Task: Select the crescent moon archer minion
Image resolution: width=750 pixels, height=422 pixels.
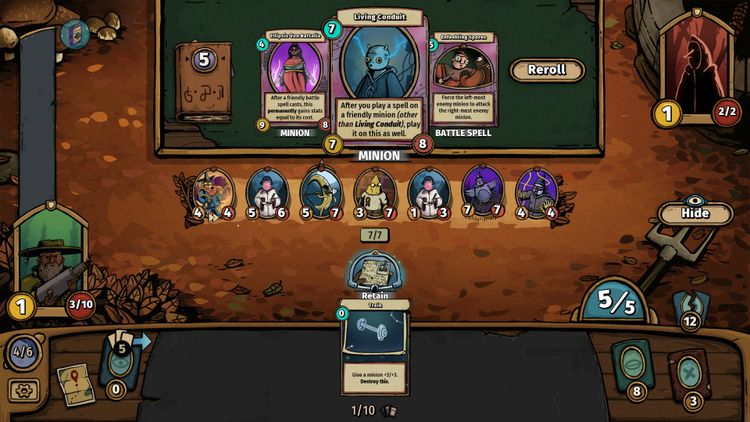Action: tap(322, 193)
